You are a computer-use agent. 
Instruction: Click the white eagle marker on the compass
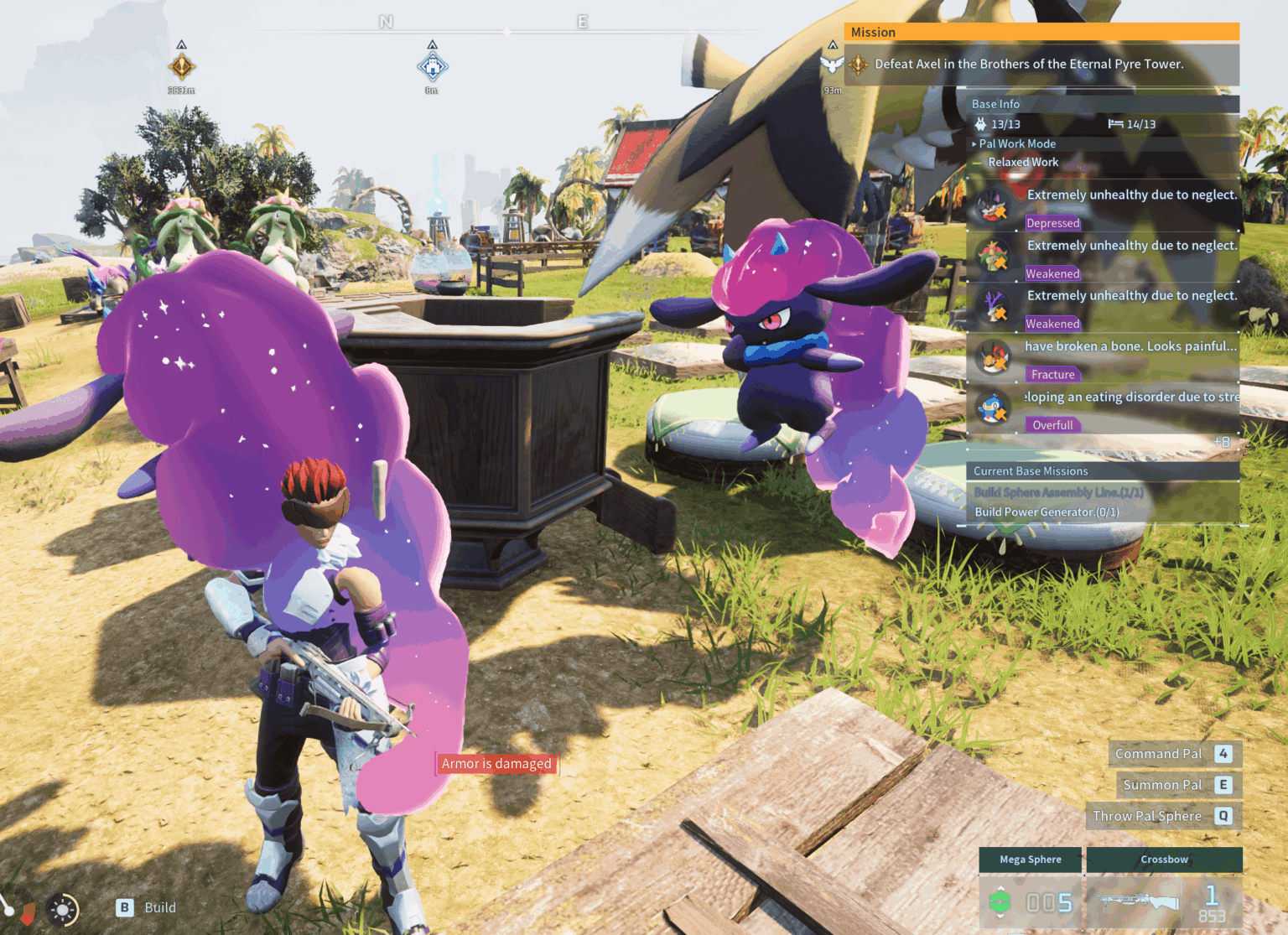click(832, 64)
